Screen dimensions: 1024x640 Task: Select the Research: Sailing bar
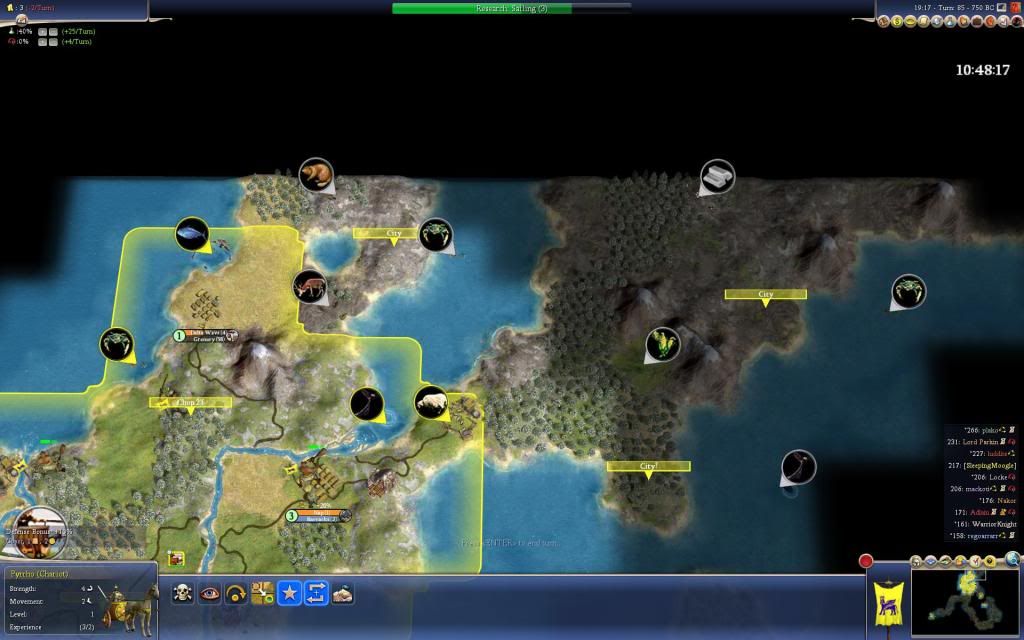coord(511,8)
